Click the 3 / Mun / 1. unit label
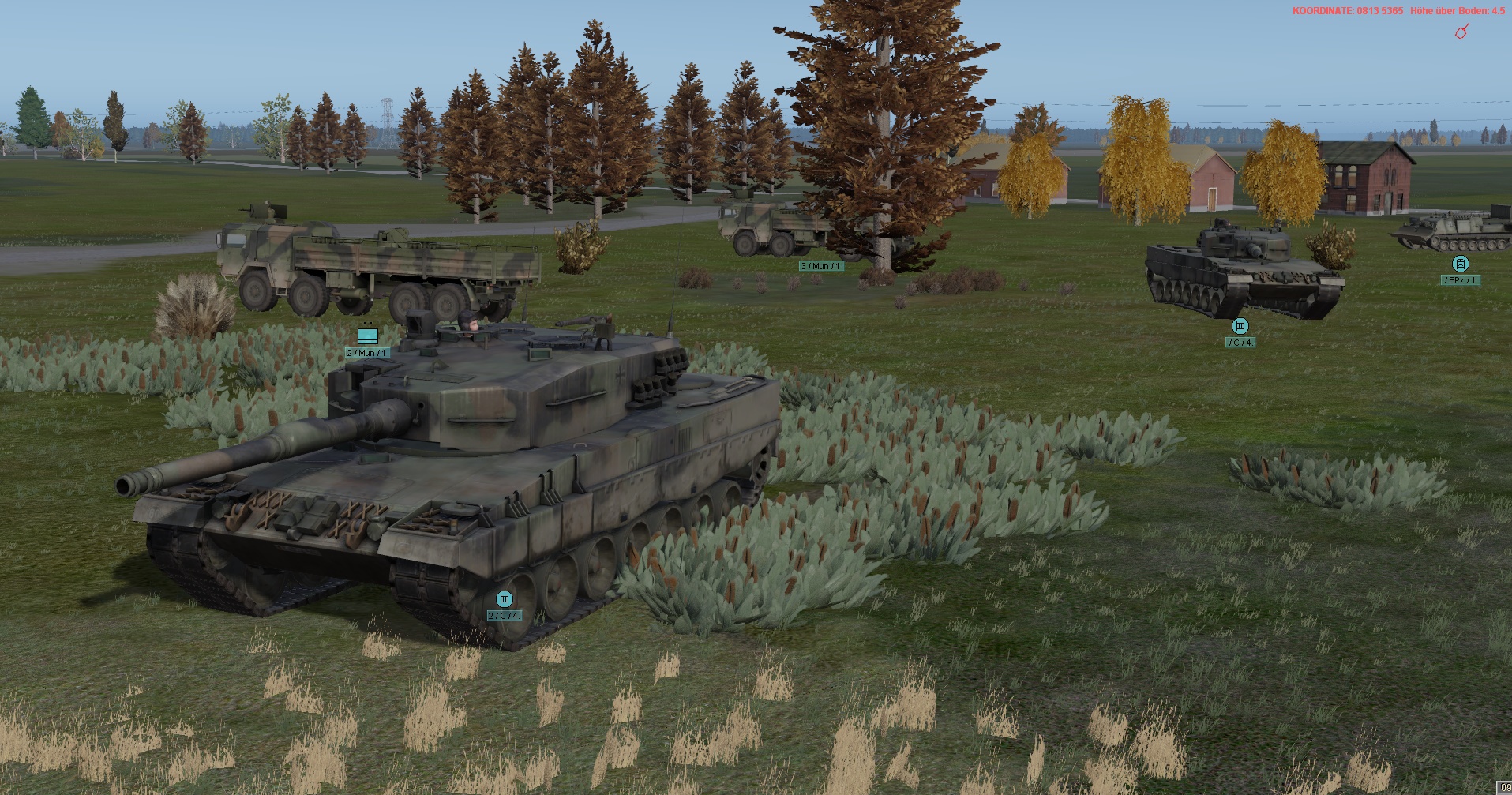 click(x=821, y=266)
